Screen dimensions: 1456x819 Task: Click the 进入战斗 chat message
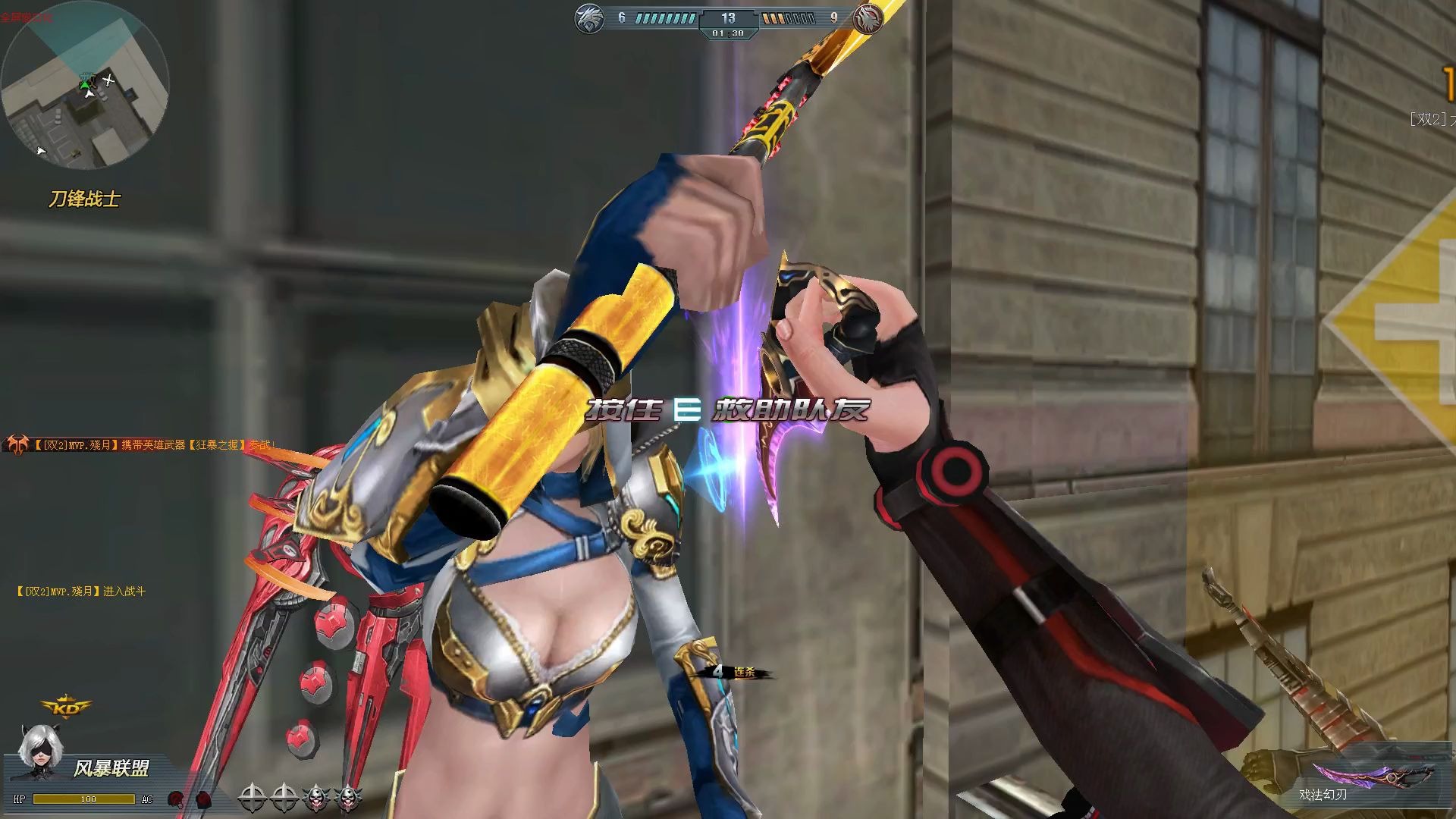81,591
